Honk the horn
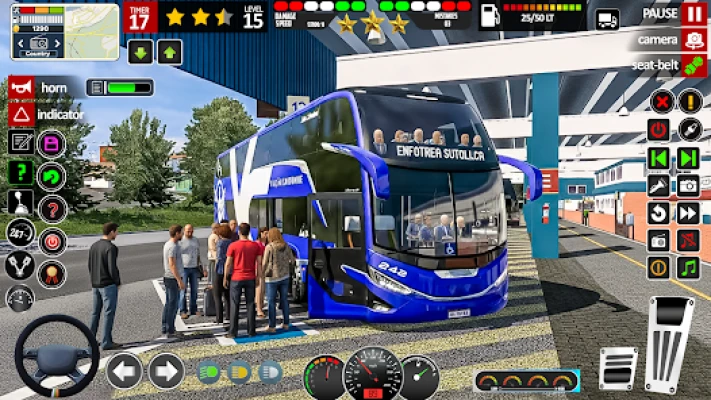Image resolution: width=711 pixels, height=400 pixels. point(20,88)
